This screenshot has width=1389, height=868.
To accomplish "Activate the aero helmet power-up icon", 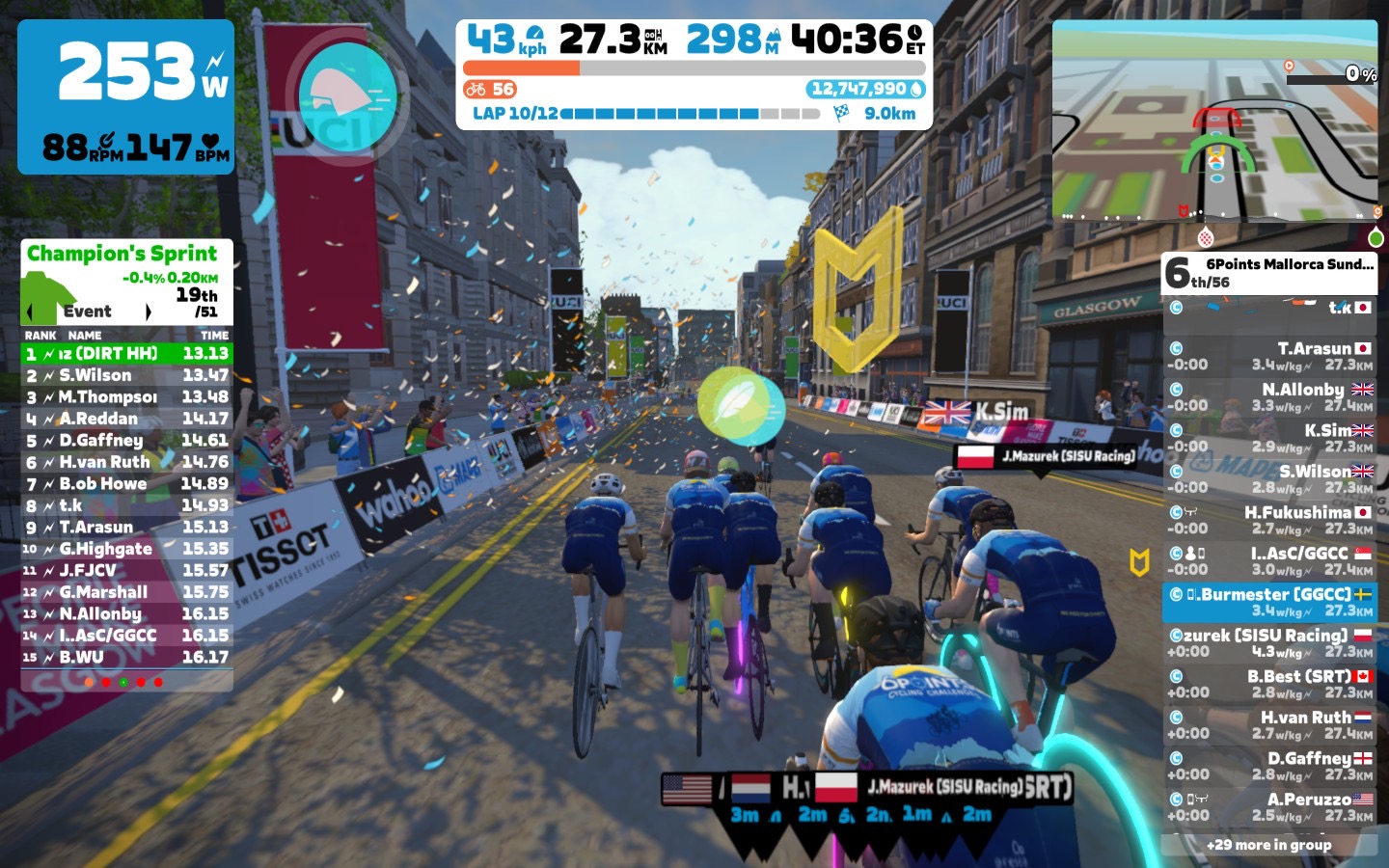I will (347, 93).
